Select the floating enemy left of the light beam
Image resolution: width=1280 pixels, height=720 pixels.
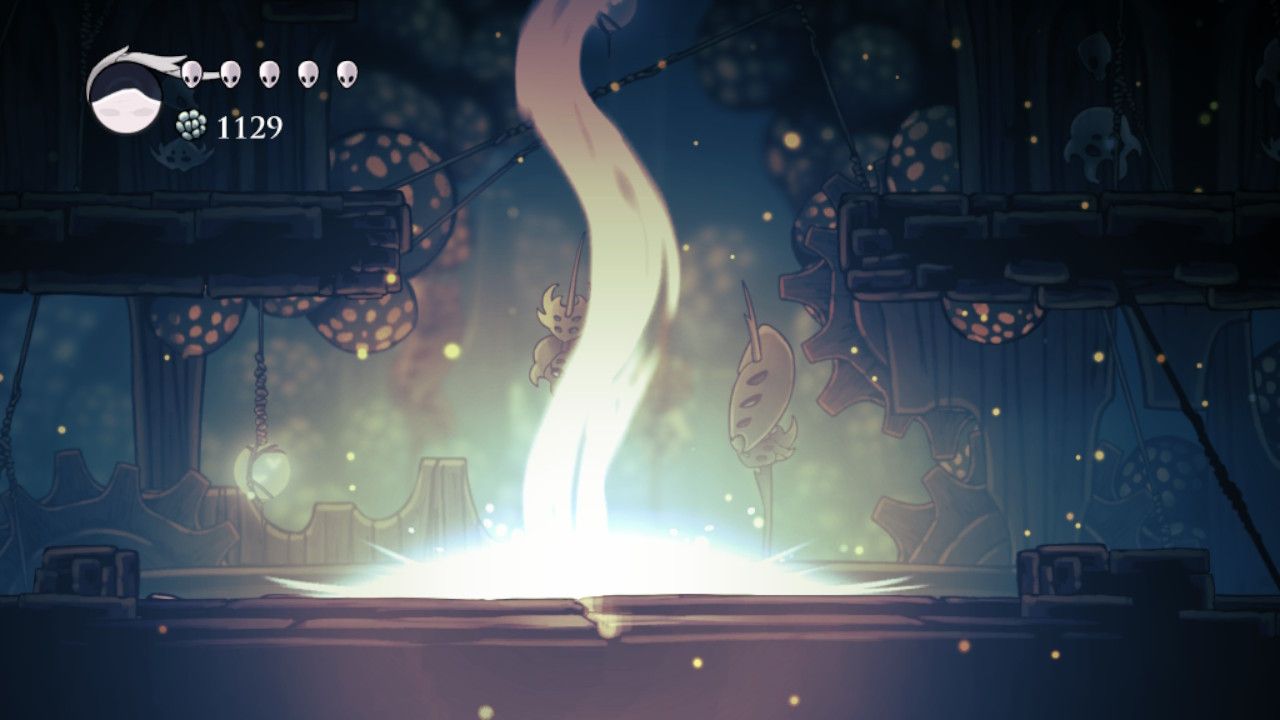[x=560, y=330]
